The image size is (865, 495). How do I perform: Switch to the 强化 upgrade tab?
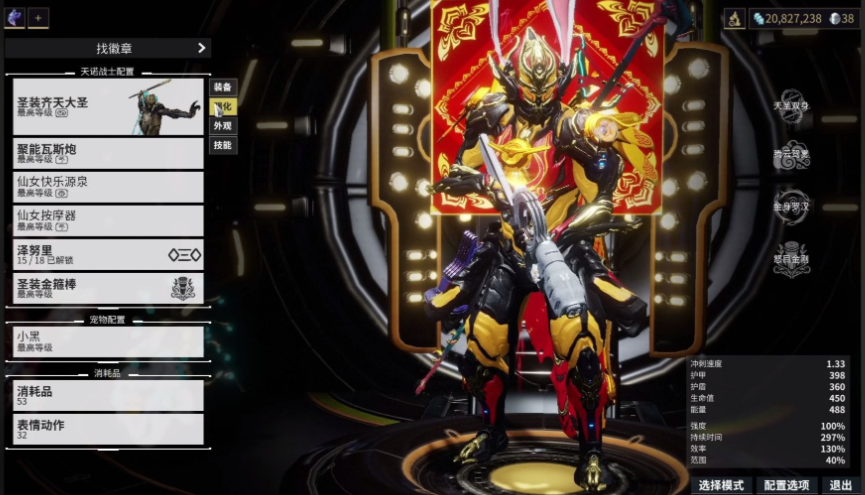click(x=223, y=106)
